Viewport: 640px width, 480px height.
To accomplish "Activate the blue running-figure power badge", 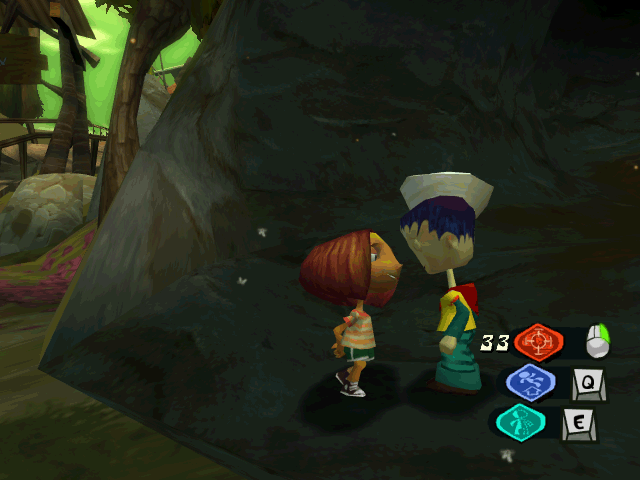I will 531,383.
